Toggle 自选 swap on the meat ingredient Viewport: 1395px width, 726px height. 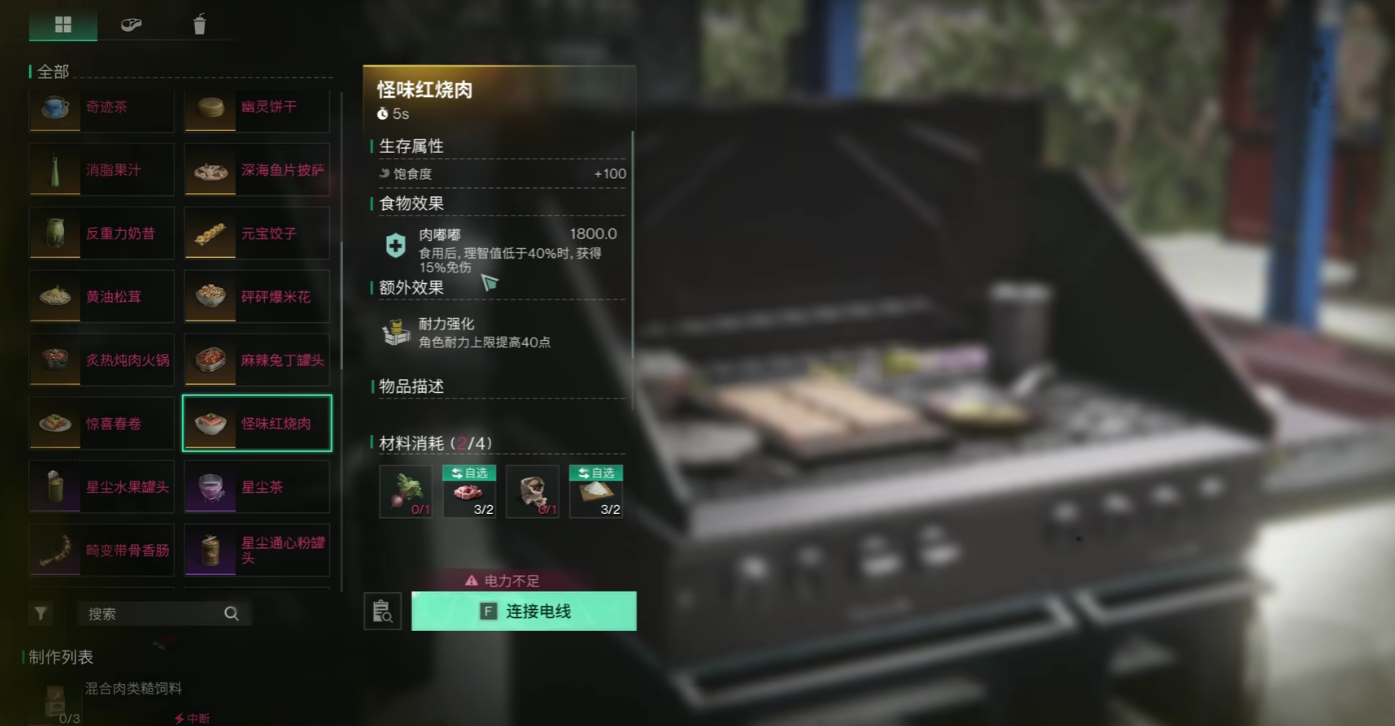[x=468, y=472]
